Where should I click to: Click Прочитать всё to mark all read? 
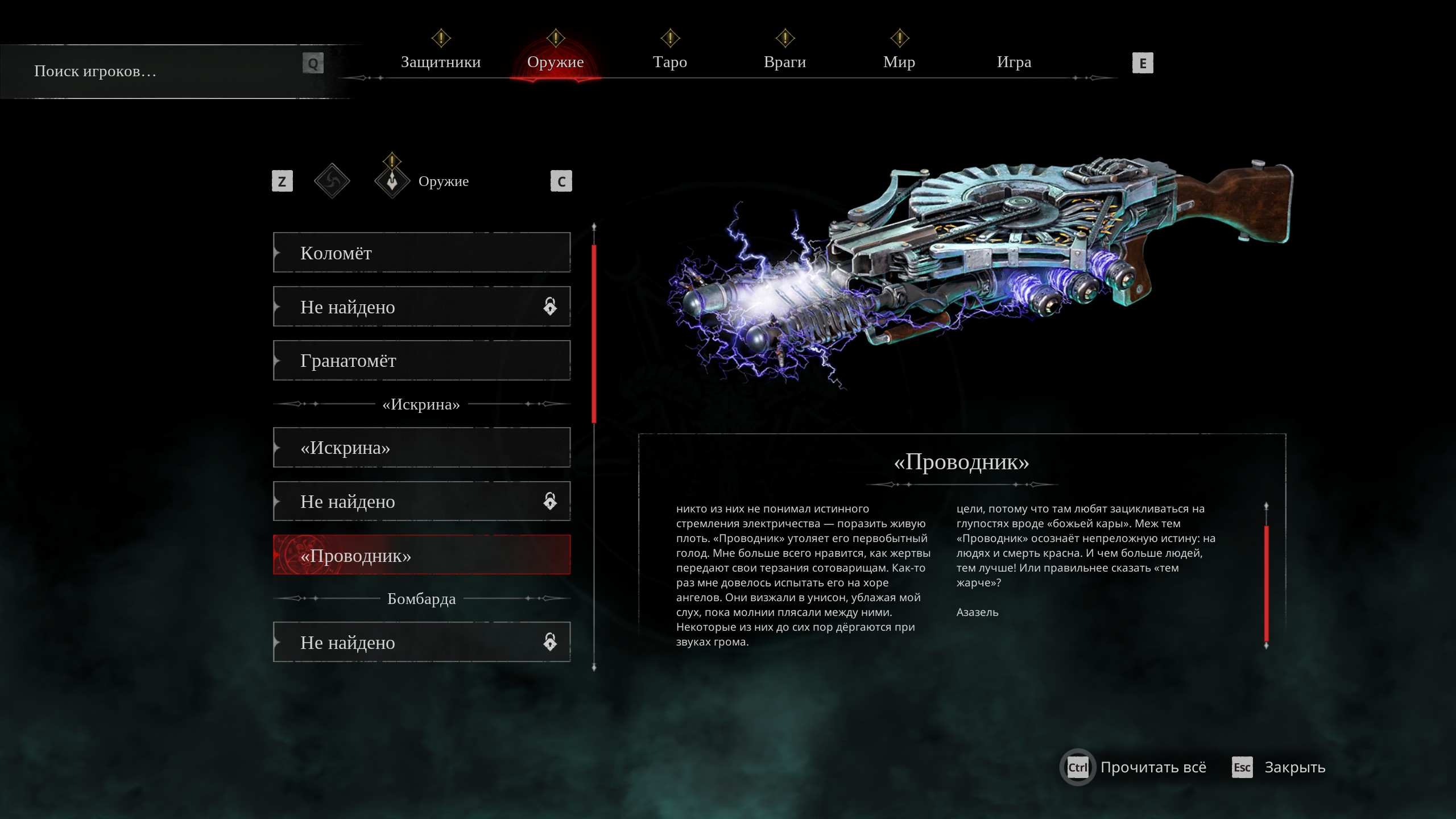coord(1152,767)
